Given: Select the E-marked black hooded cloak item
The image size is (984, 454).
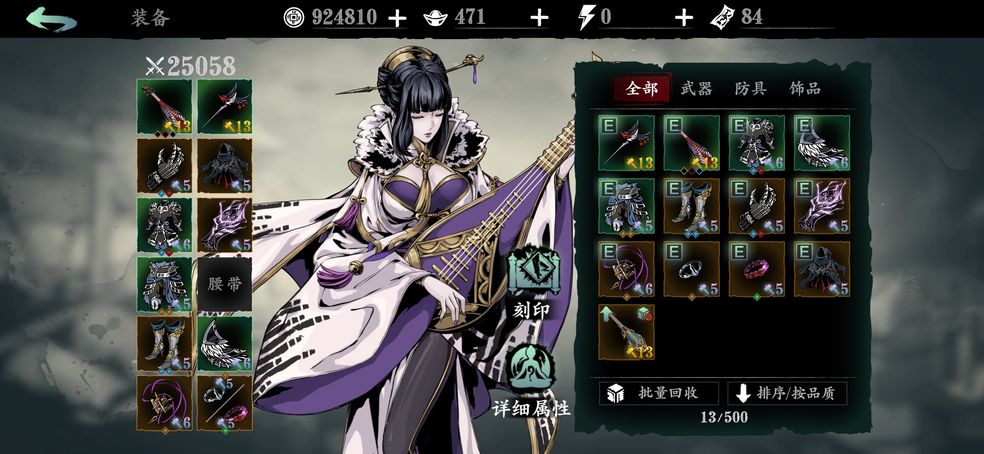Looking at the screenshot, I should tap(822, 269).
